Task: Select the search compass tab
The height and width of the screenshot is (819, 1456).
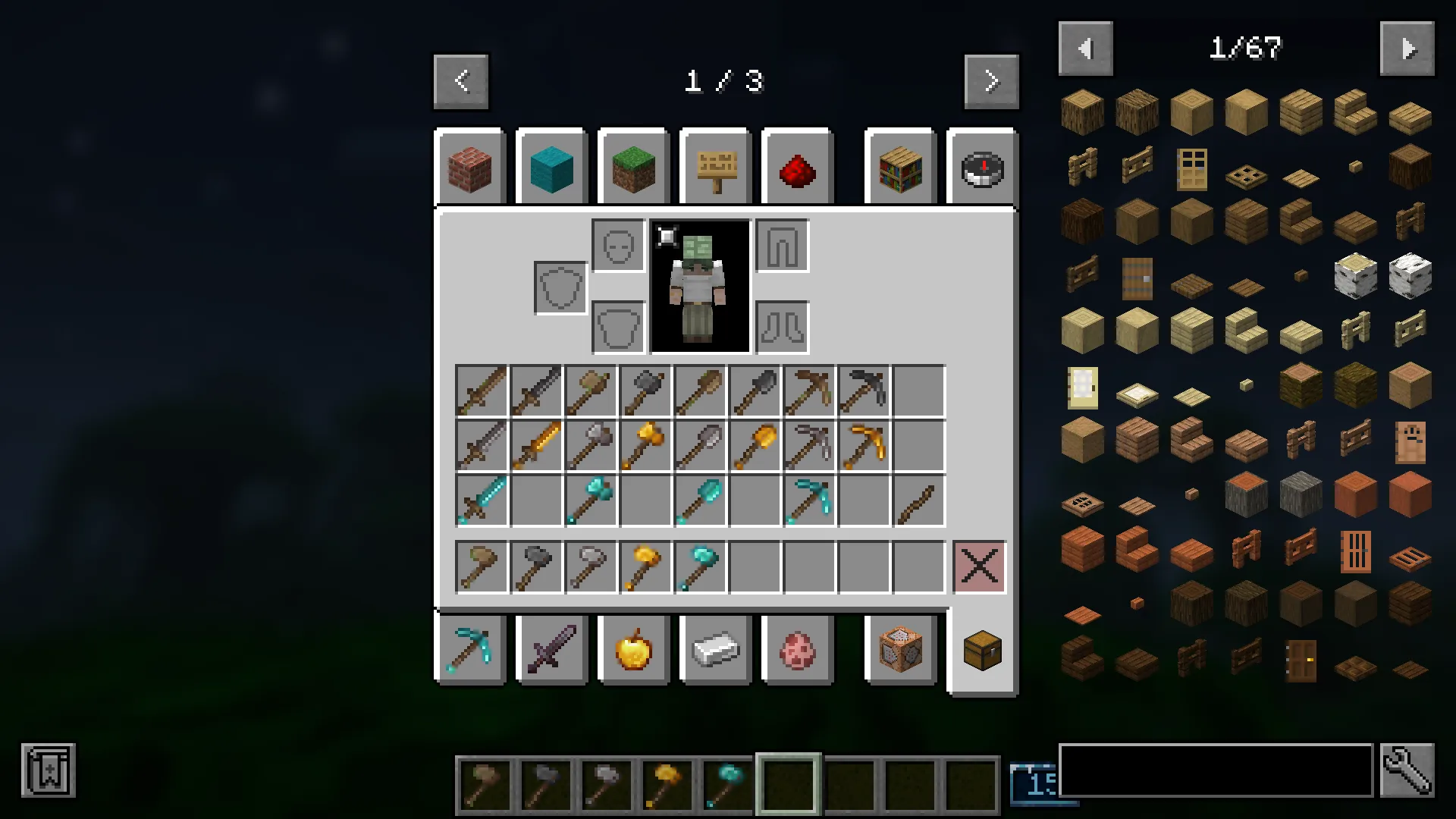Action: click(982, 168)
